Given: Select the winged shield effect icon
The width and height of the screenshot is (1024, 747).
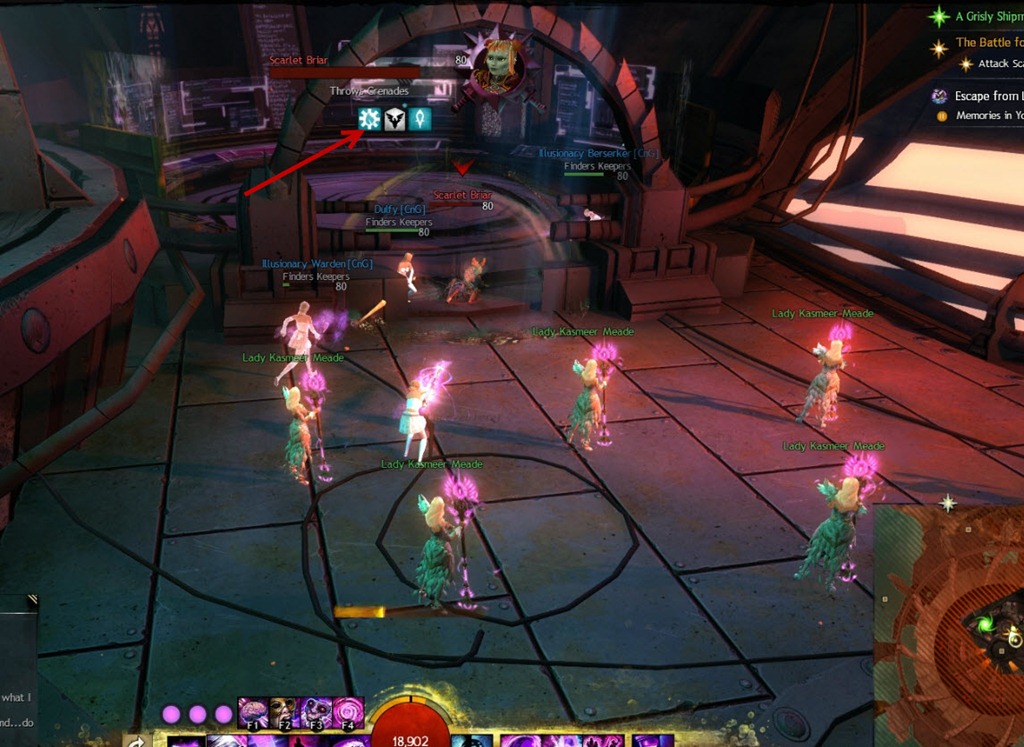Looking at the screenshot, I should [x=395, y=119].
